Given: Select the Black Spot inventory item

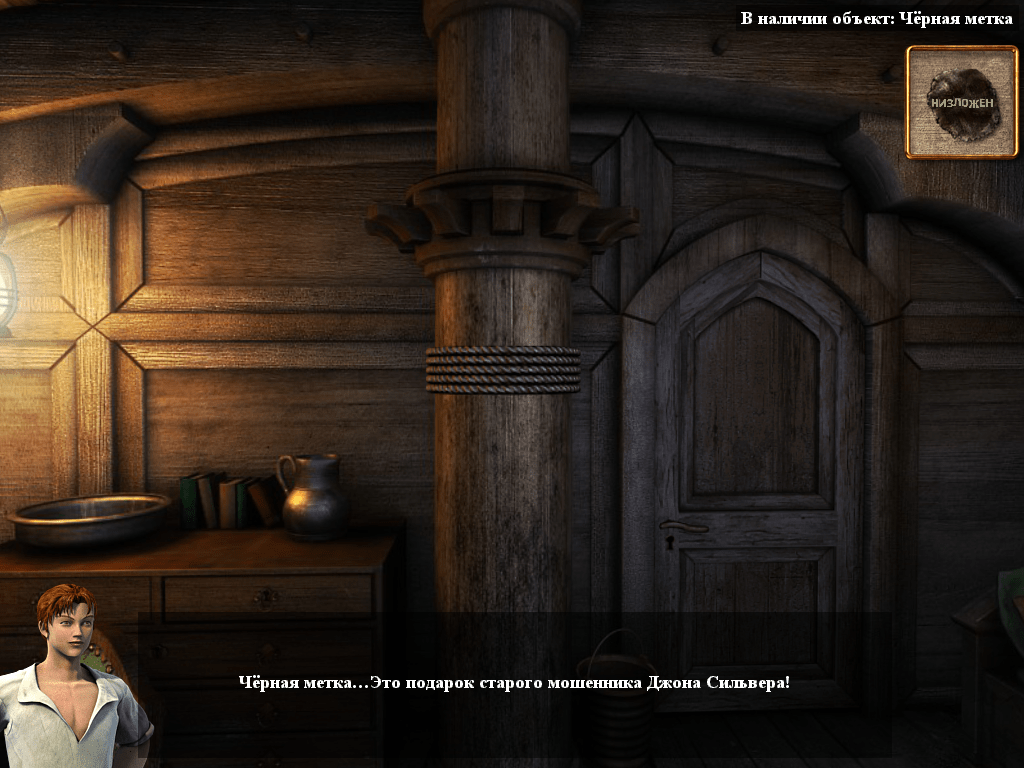Looking at the screenshot, I should pos(962,102).
